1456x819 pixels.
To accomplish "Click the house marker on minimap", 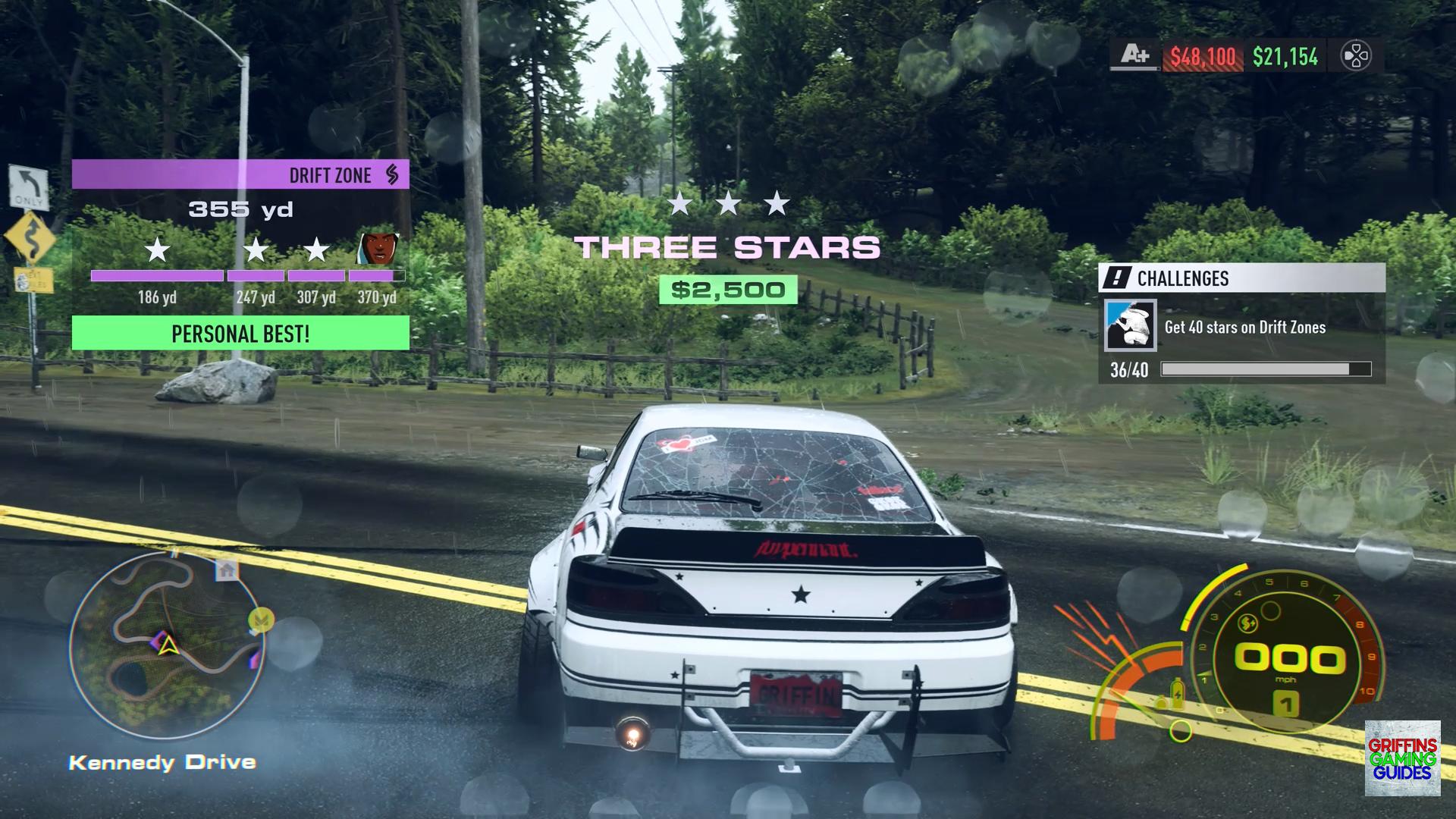I will (x=226, y=570).
